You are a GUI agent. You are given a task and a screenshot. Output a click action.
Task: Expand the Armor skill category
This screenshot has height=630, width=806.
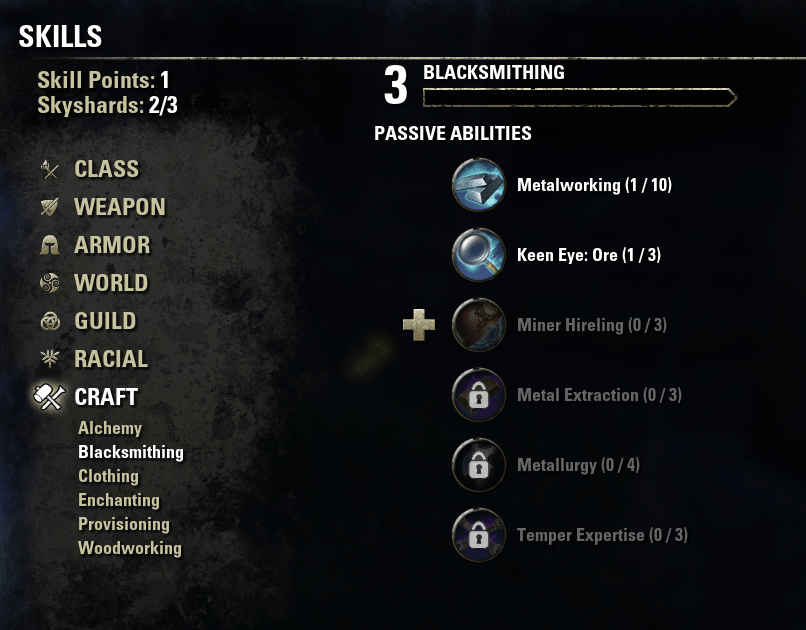tap(112, 245)
